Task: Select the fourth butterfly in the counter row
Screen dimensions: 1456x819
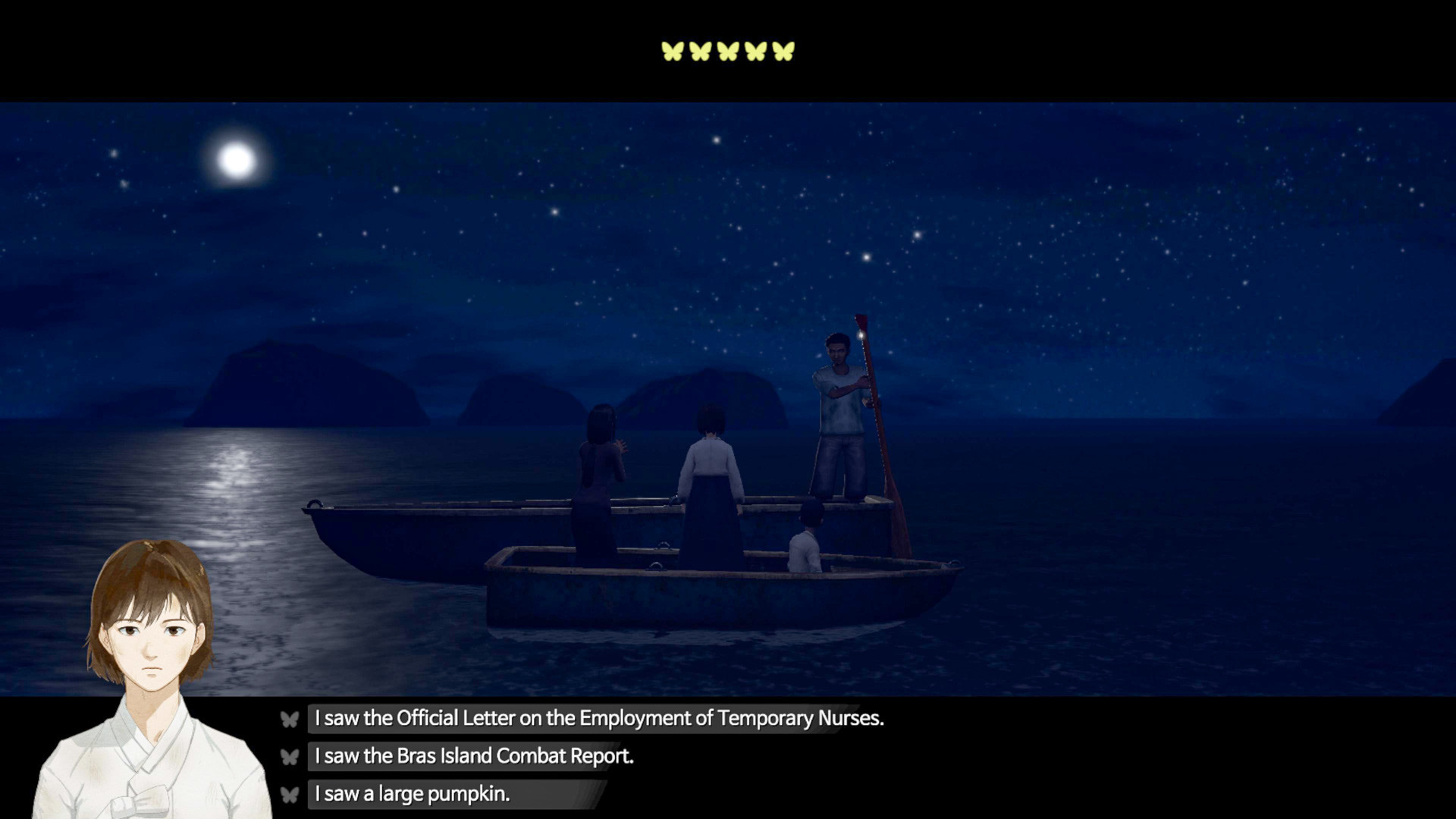Action: tap(755, 51)
